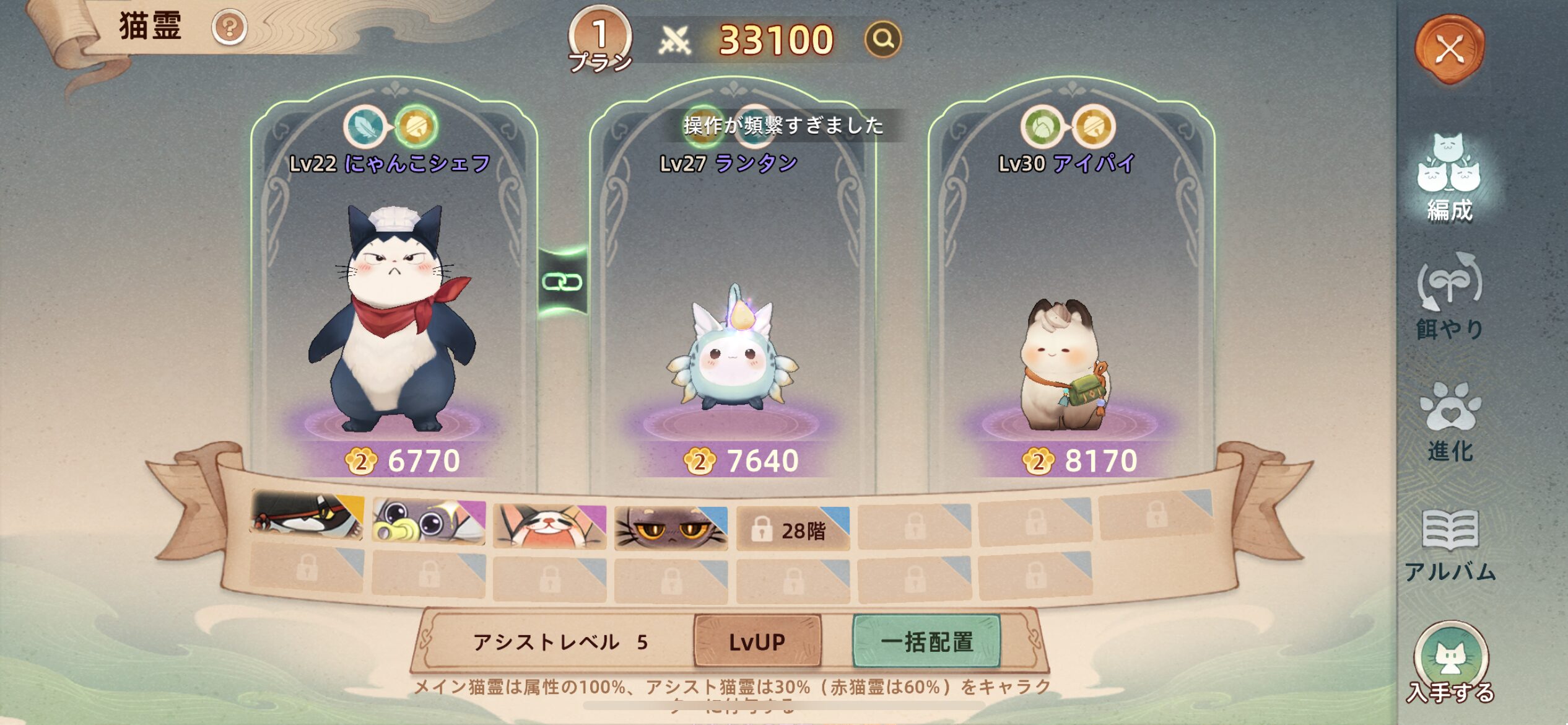1568x725 pixels.
Task: Close the cat spirit screen
Action: tap(1450, 50)
